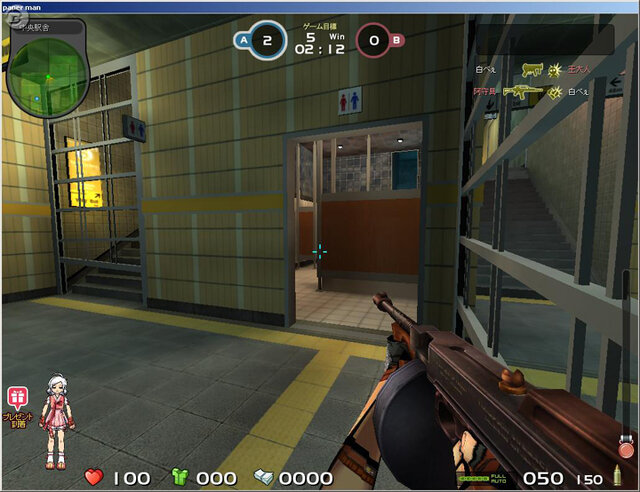Click the Team B score badge
The image size is (640, 492).
(374, 41)
